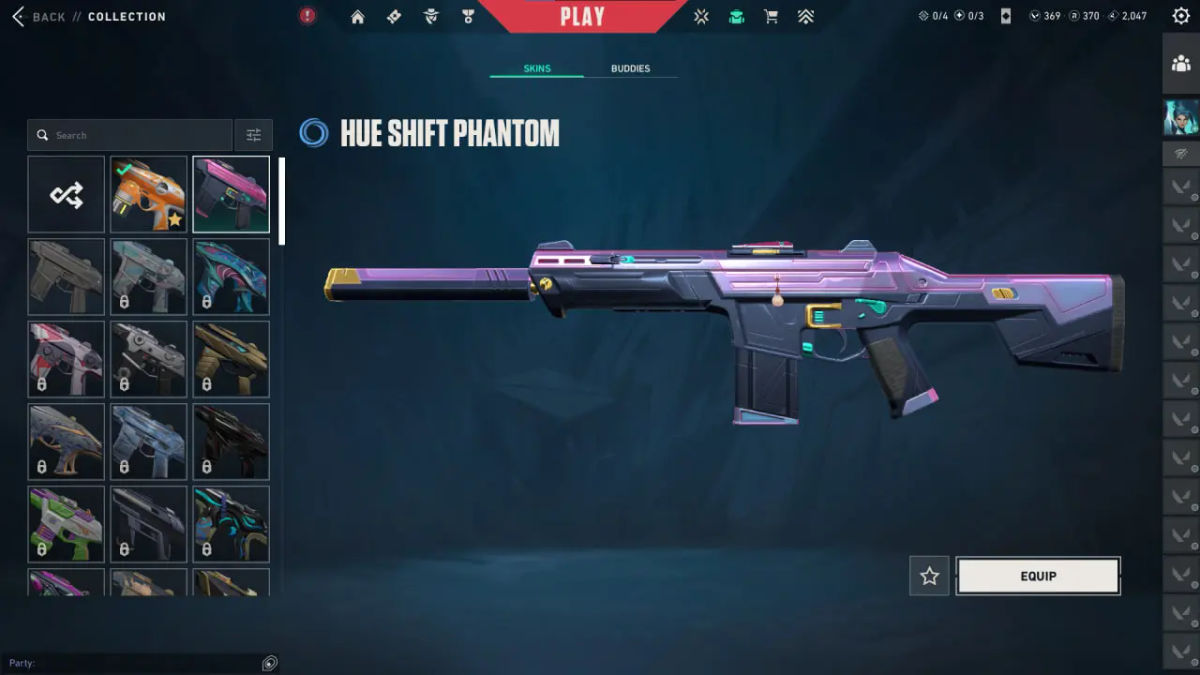Select the orange equipped skin thumbnail

click(x=149, y=194)
